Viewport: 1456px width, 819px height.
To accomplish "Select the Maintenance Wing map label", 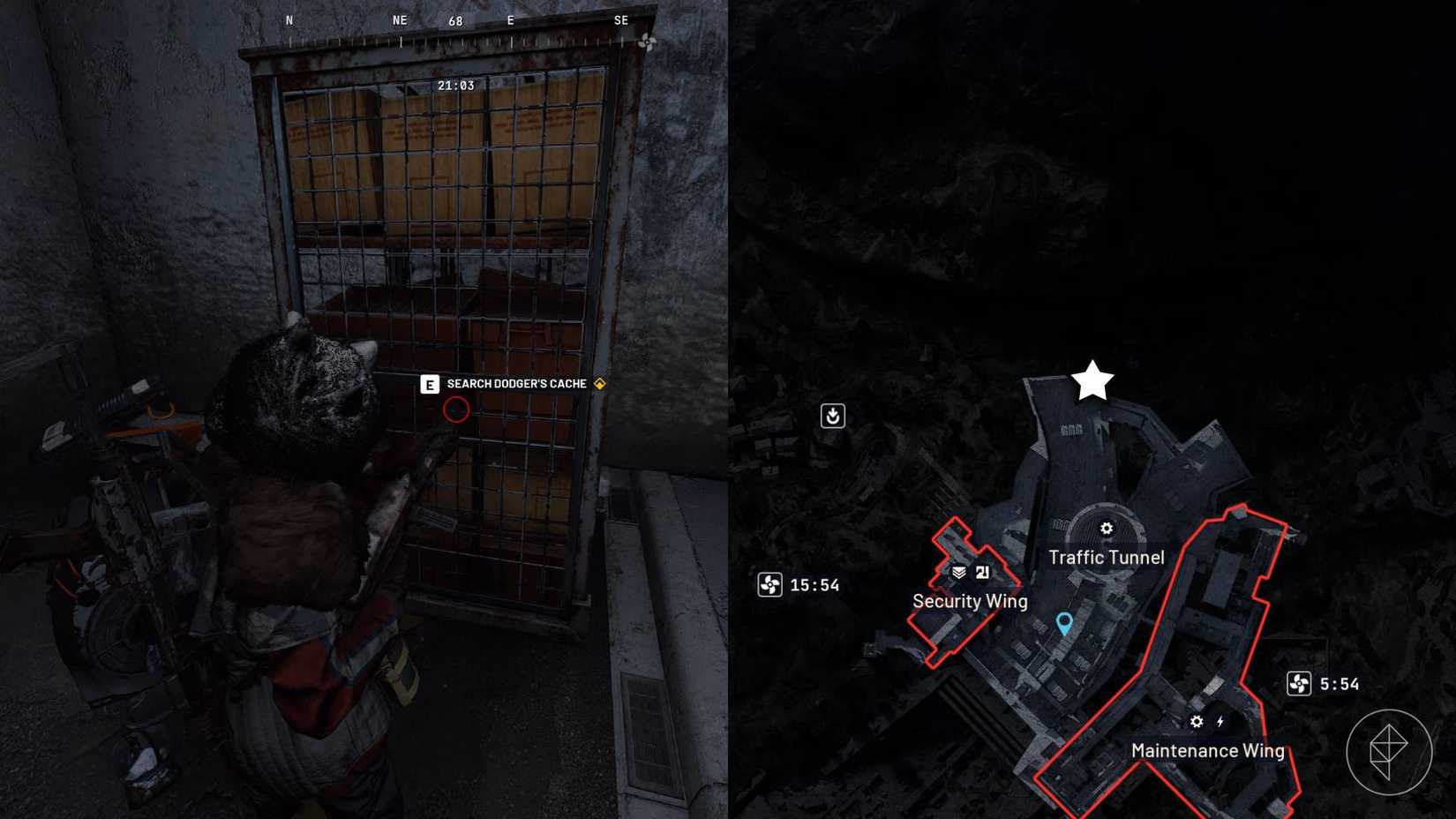I will pyautogui.click(x=1208, y=751).
